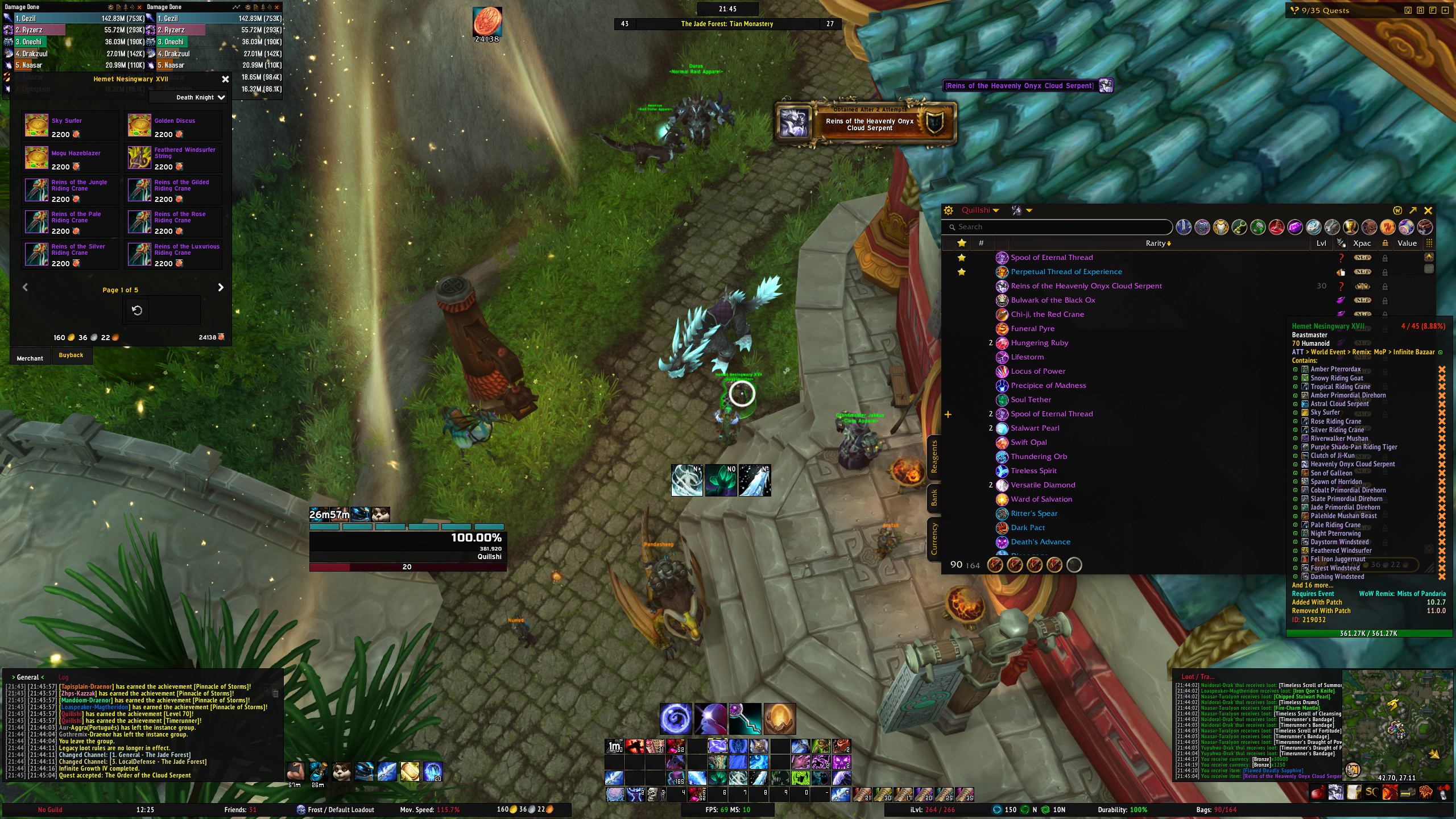Open the Death Knight class filter dropdown
Screen dimensions: 1456x819
(x=200, y=98)
